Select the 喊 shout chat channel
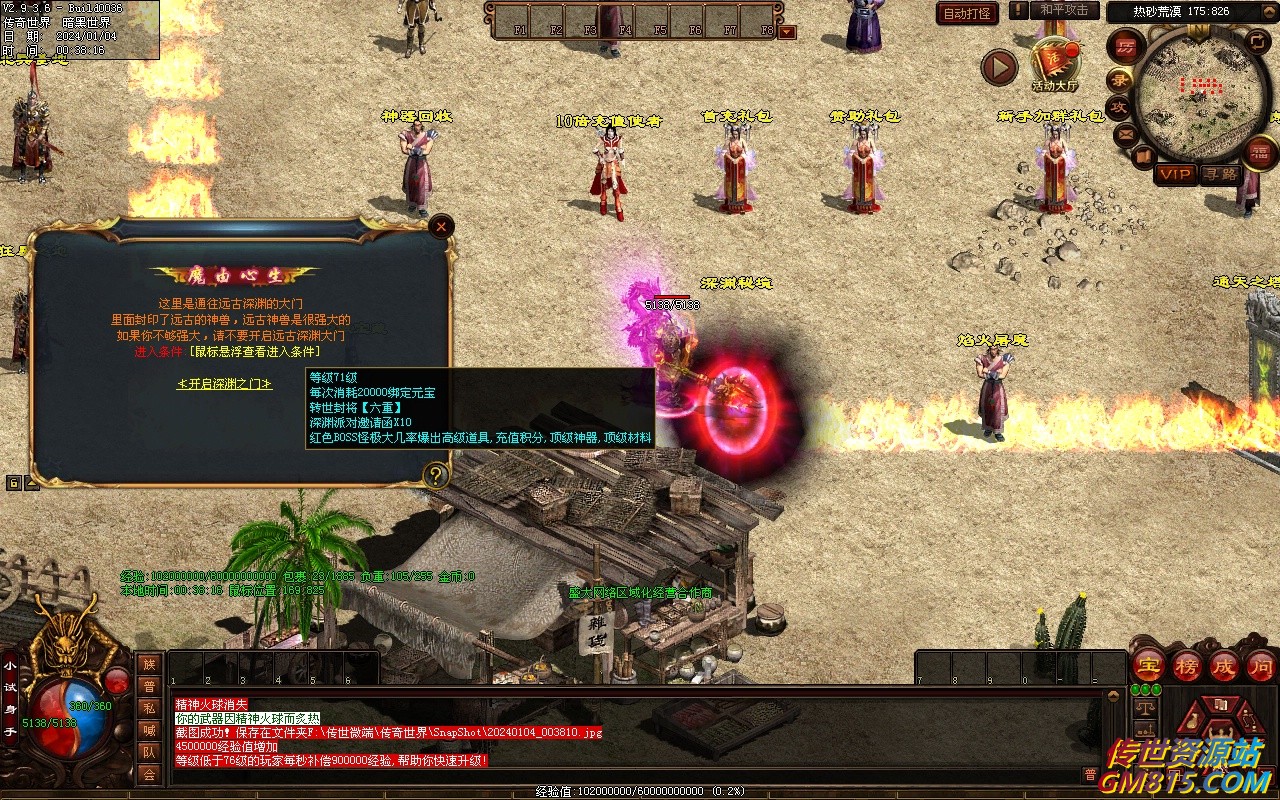Screen dimensions: 1280x800 (149, 730)
